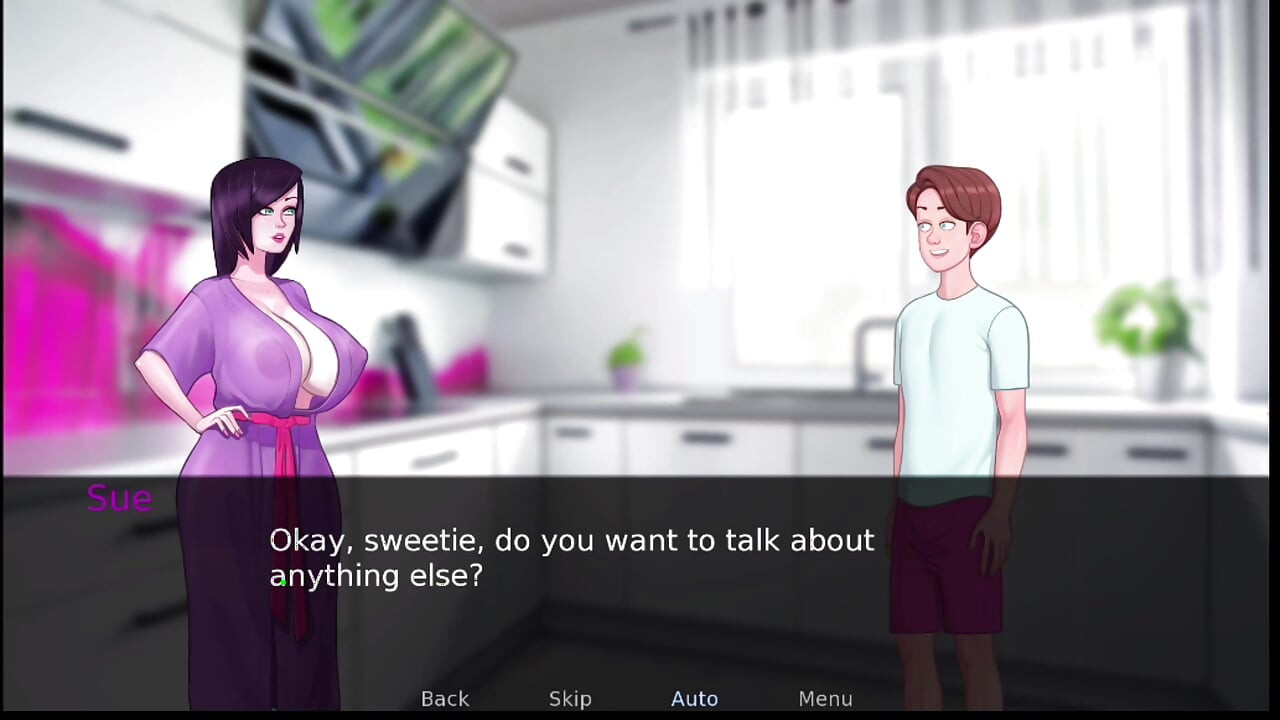Image resolution: width=1280 pixels, height=720 pixels.
Task: Click the Back option in the quick menu
Action: (444, 698)
